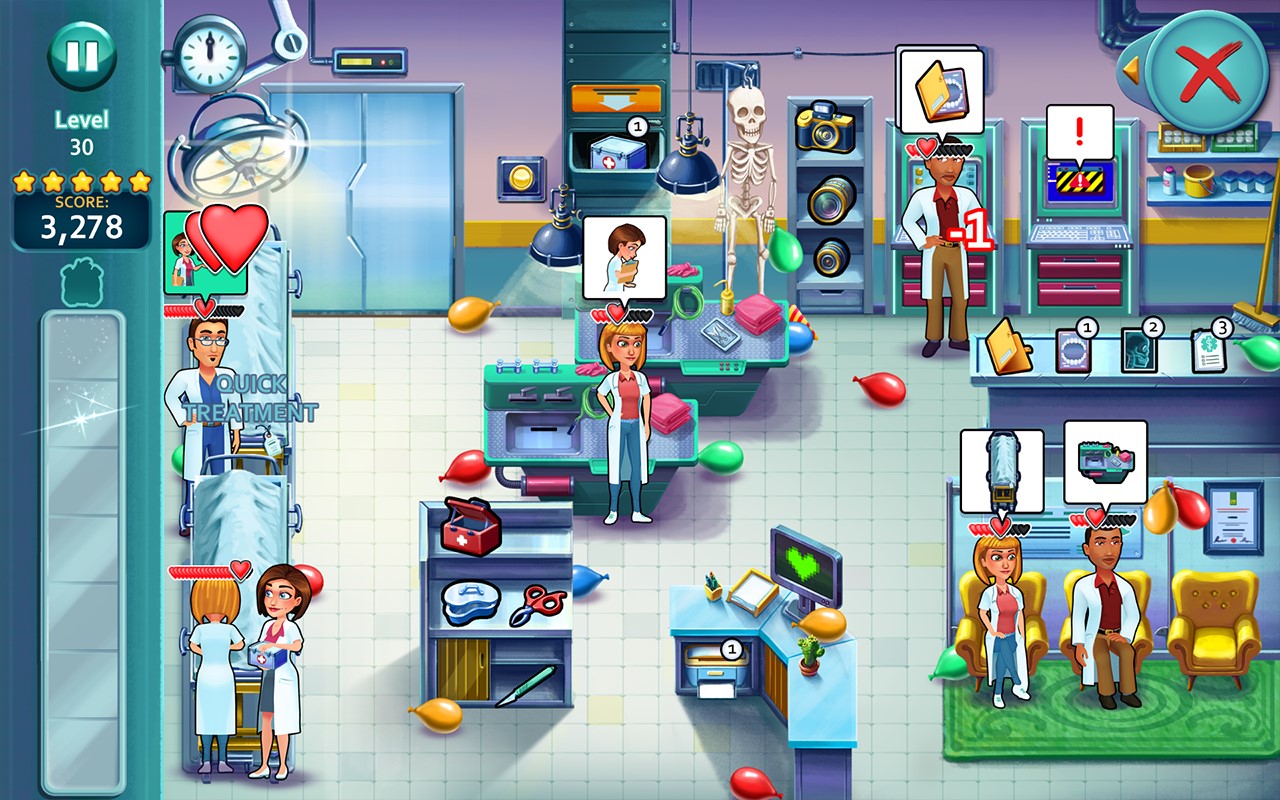Click the yellow arrow beside the cancel button
The height and width of the screenshot is (800, 1280).
tap(1133, 68)
